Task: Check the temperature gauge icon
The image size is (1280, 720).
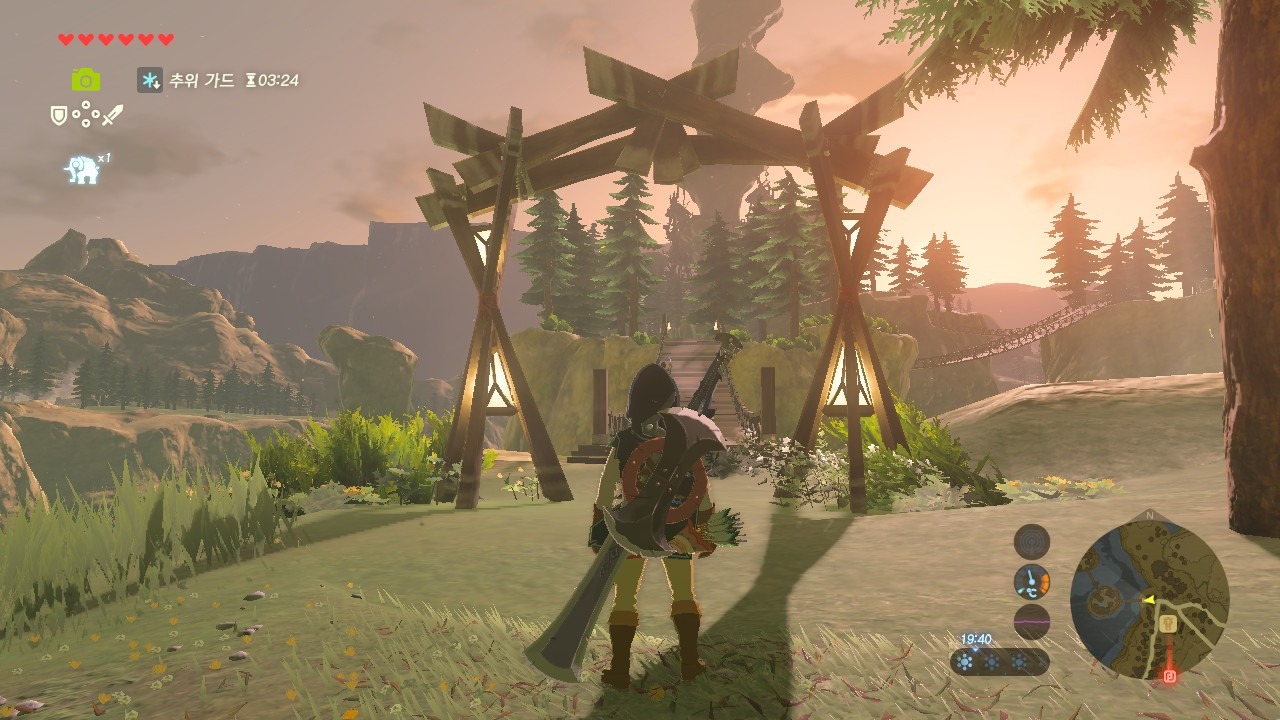Action: [x=1032, y=581]
